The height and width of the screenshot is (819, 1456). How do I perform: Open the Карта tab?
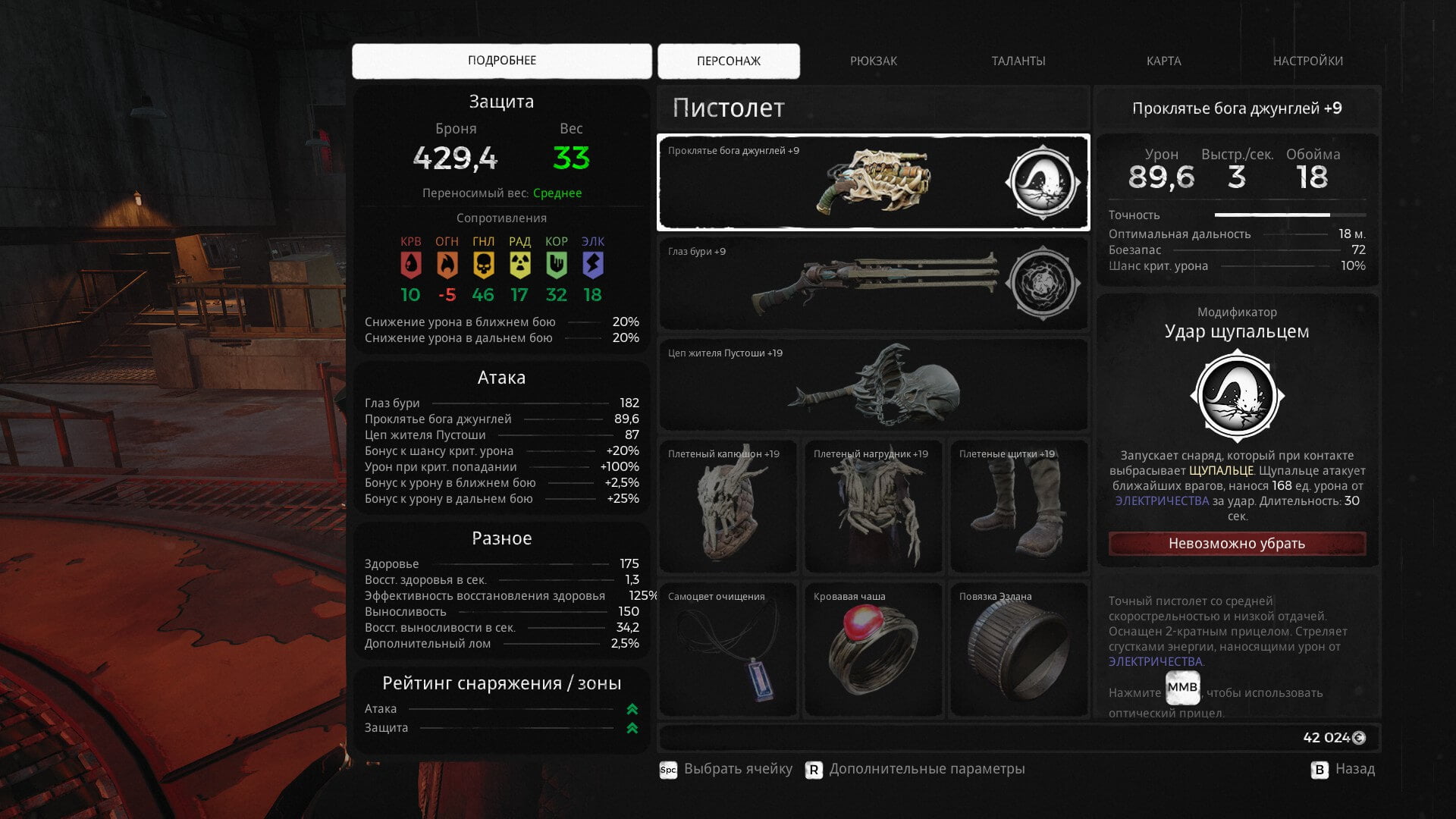1163,61
